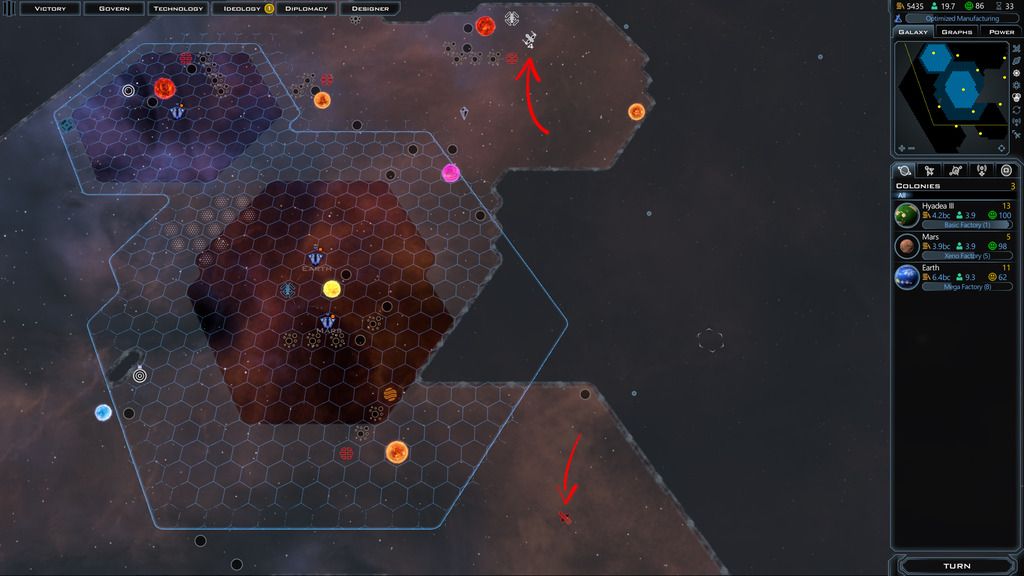Open the Victory screen
Image resolution: width=1024 pixels, height=576 pixels.
click(x=49, y=8)
